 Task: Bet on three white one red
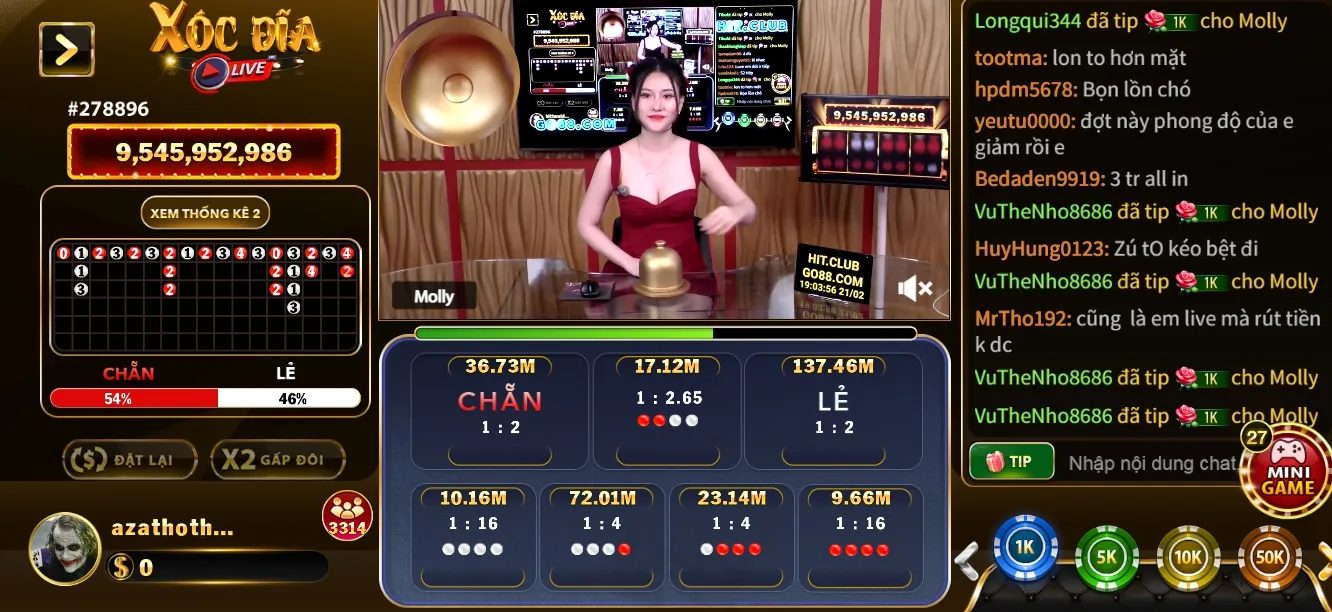601,536
